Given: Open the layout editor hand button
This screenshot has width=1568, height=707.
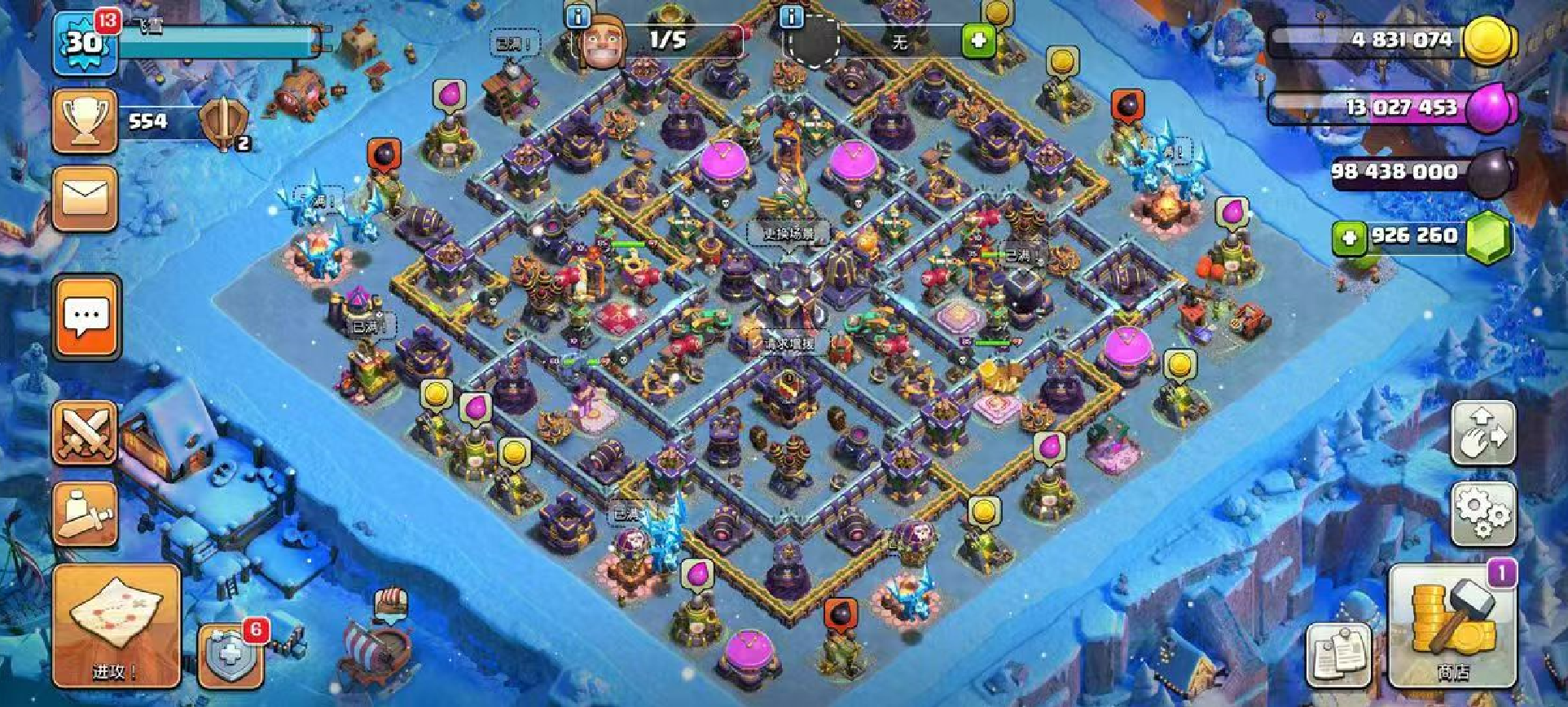Looking at the screenshot, I should [x=1483, y=433].
